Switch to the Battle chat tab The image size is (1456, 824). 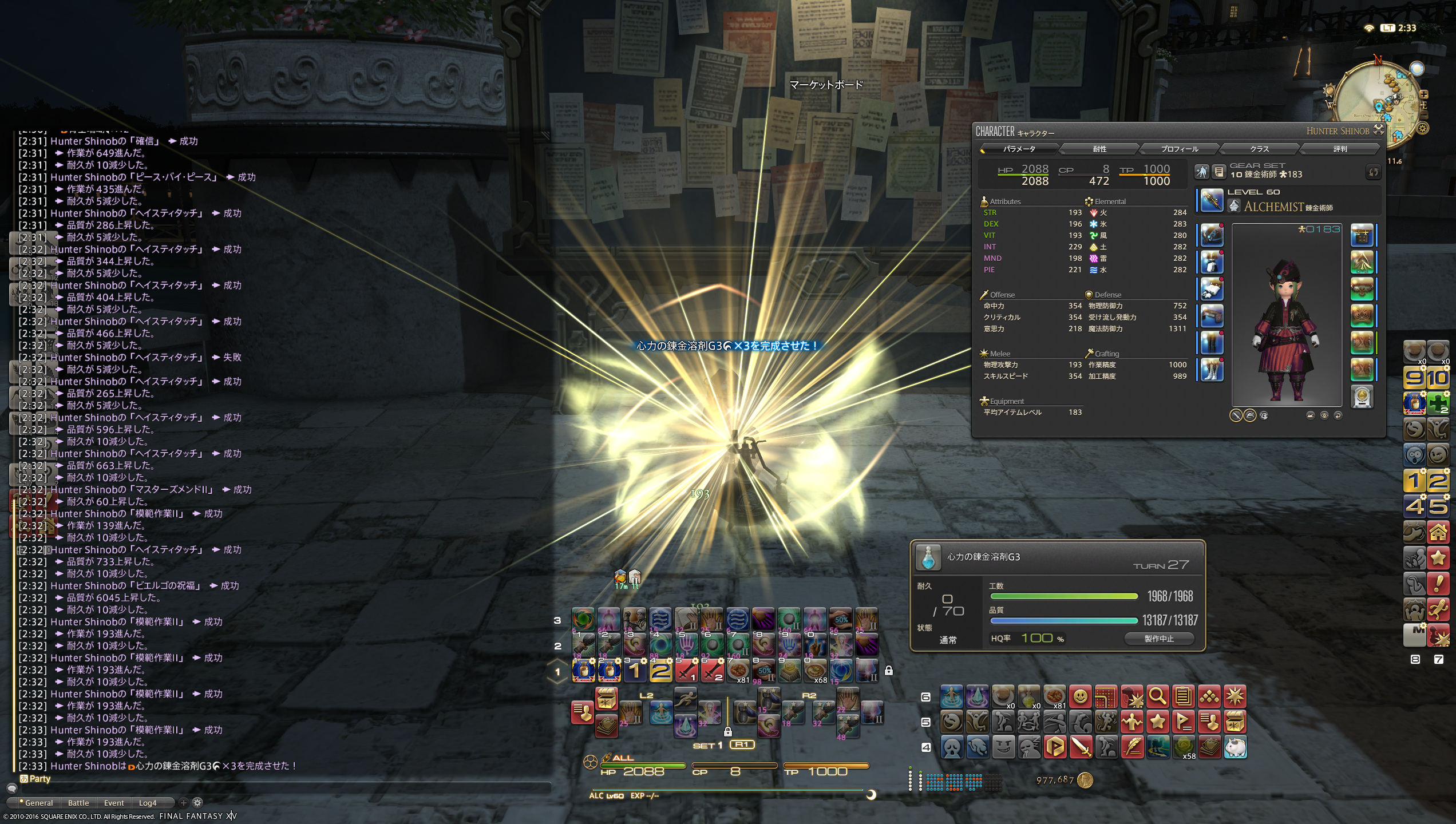78,803
